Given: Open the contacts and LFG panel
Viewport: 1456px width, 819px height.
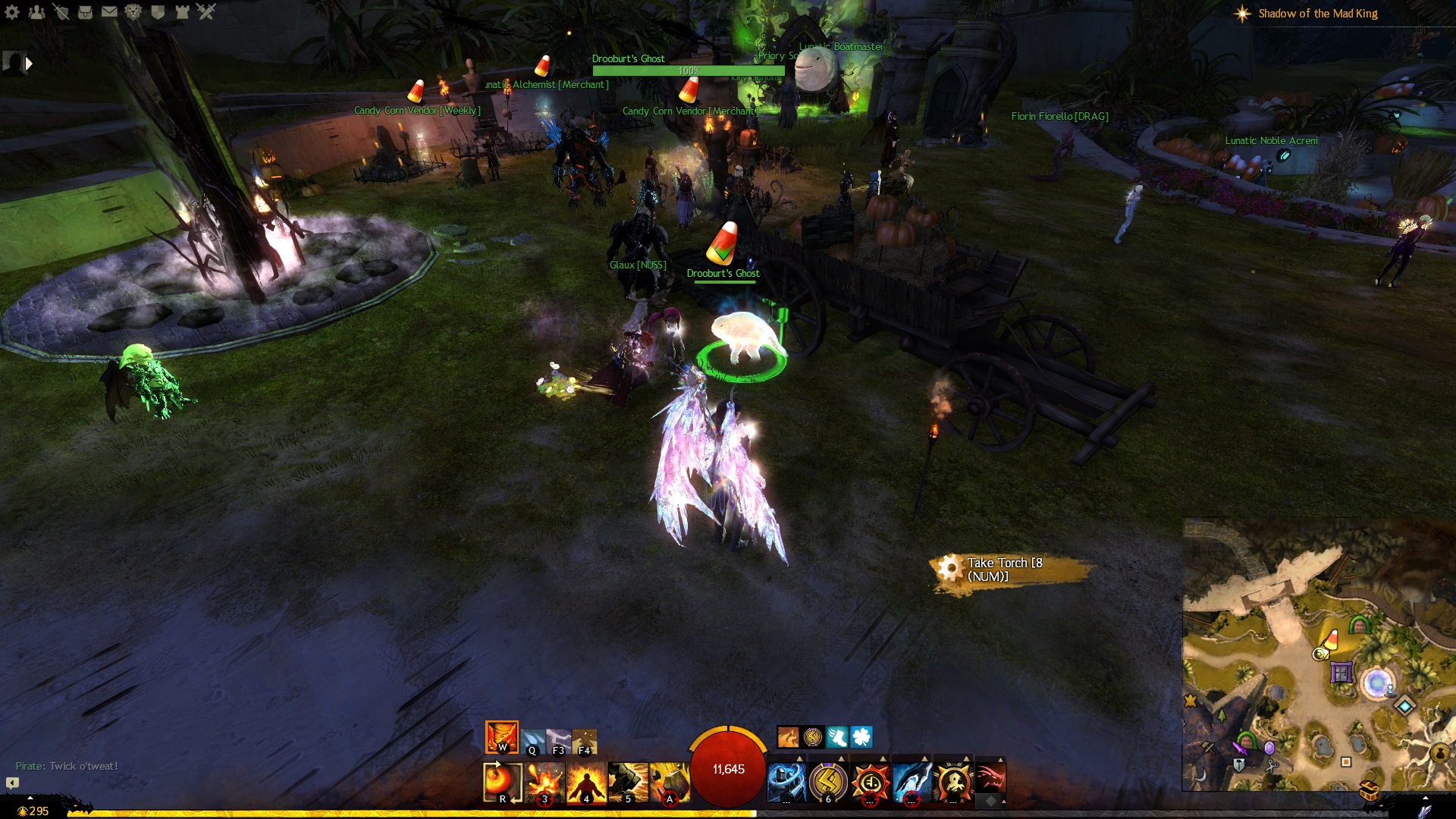Looking at the screenshot, I should click(x=36, y=11).
